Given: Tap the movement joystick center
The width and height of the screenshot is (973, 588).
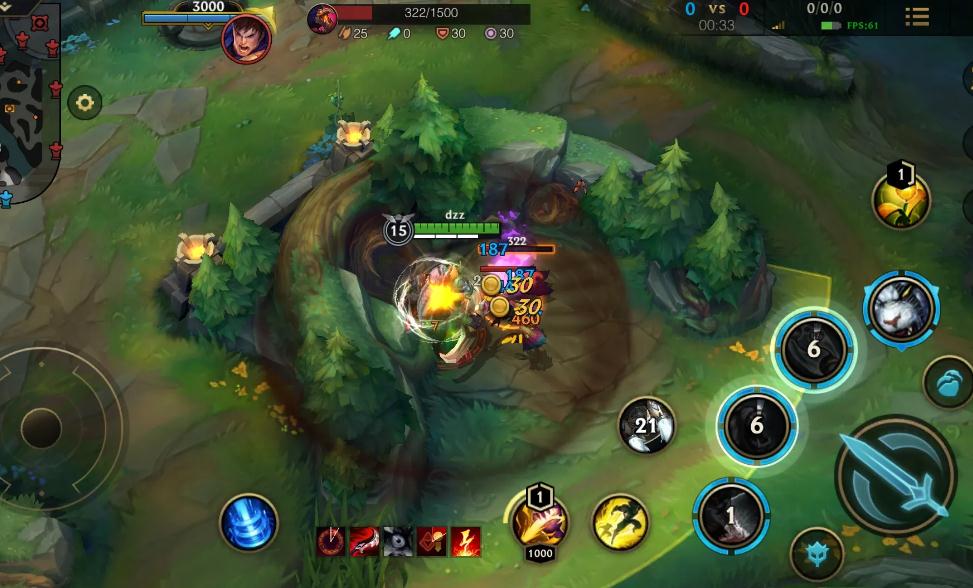Looking at the screenshot, I should pos(42,428).
